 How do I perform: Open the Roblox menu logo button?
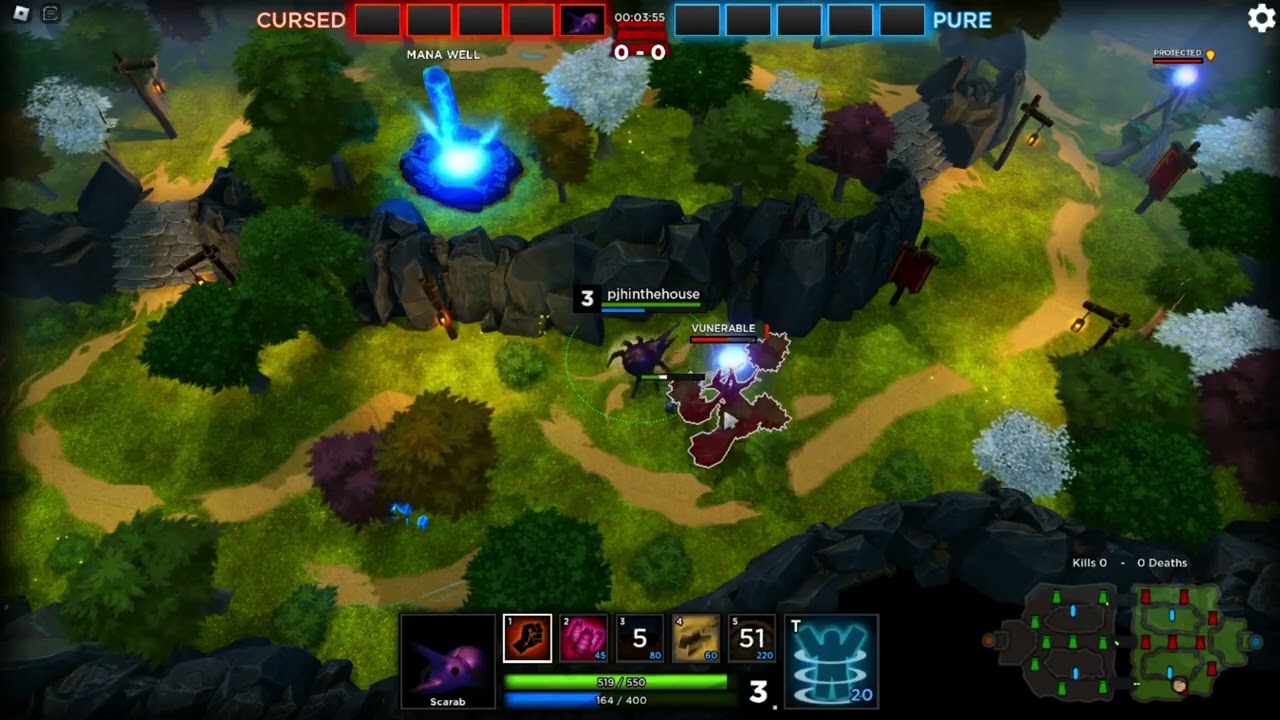tap(21, 14)
